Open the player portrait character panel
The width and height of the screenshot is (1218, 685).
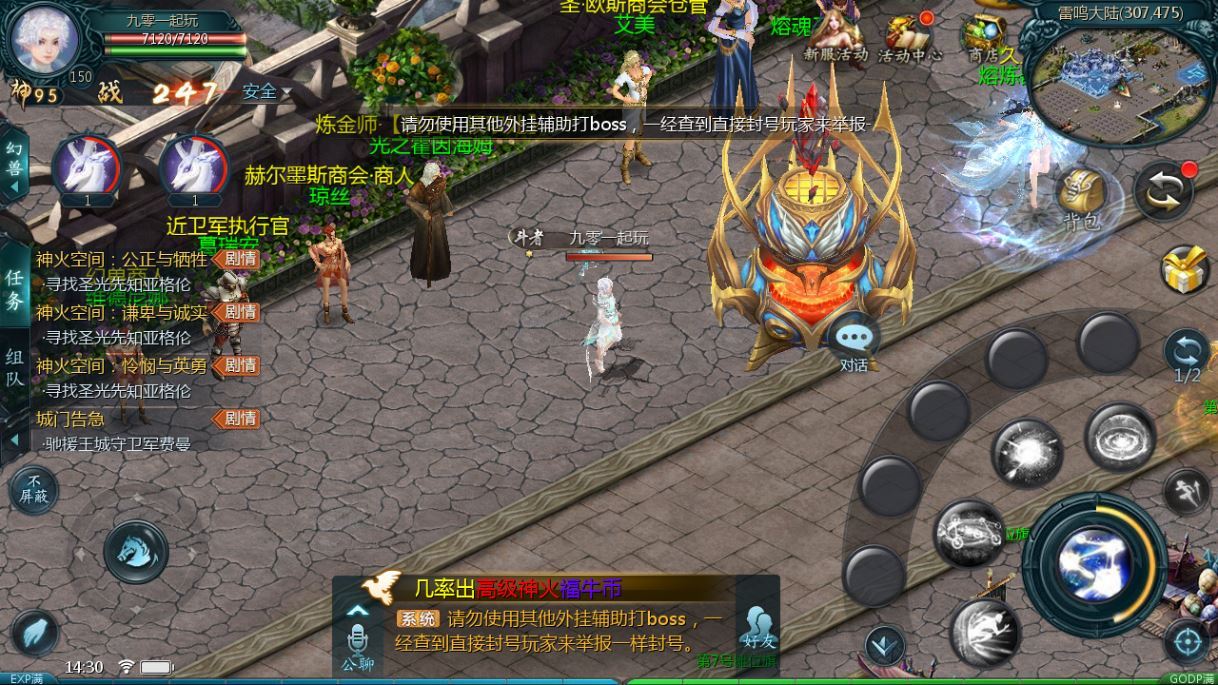point(45,38)
